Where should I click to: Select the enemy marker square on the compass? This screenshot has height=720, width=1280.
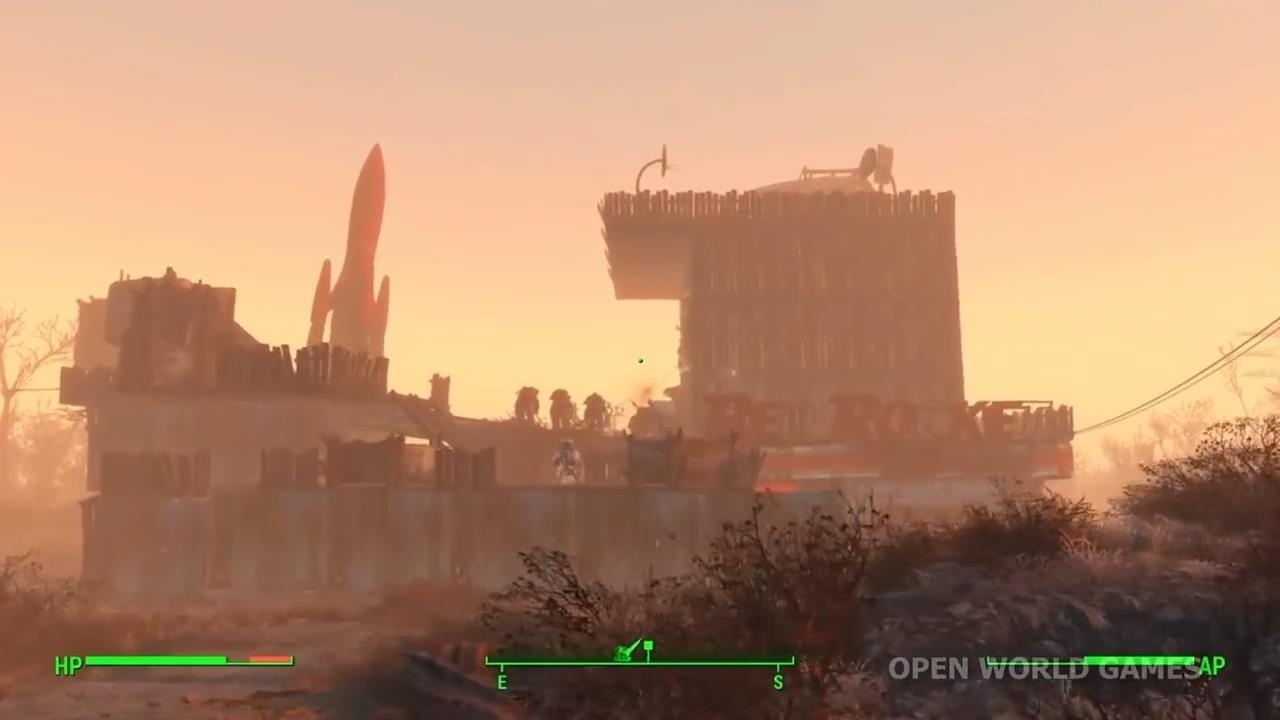pyautogui.click(x=648, y=645)
